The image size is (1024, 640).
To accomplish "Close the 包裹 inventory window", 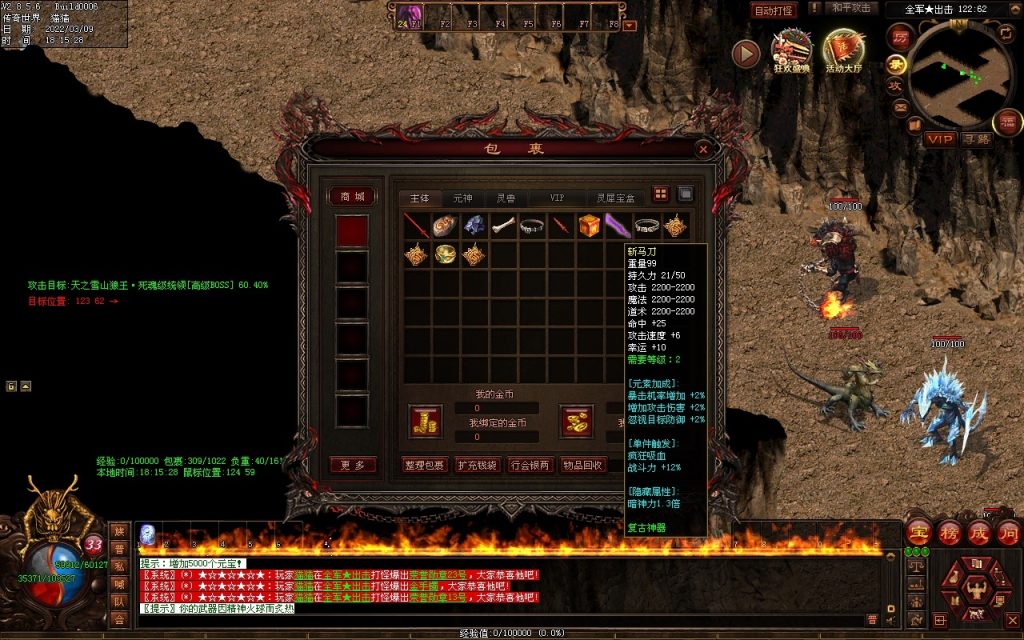I will [x=703, y=149].
